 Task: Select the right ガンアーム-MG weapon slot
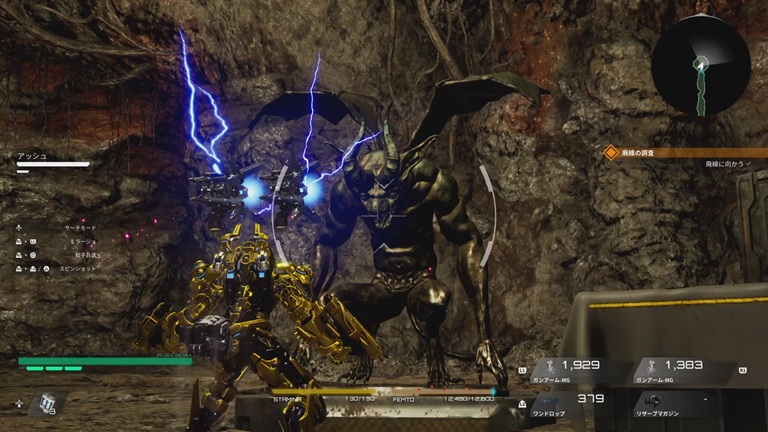click(x=685, y=370)
